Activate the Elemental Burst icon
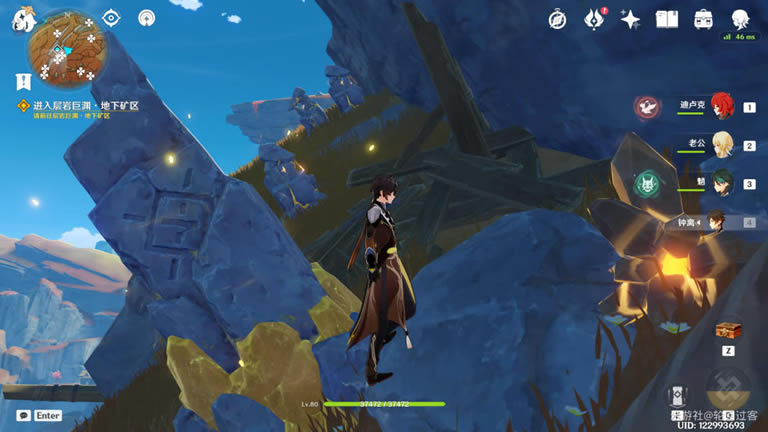 tap(727, 390)
